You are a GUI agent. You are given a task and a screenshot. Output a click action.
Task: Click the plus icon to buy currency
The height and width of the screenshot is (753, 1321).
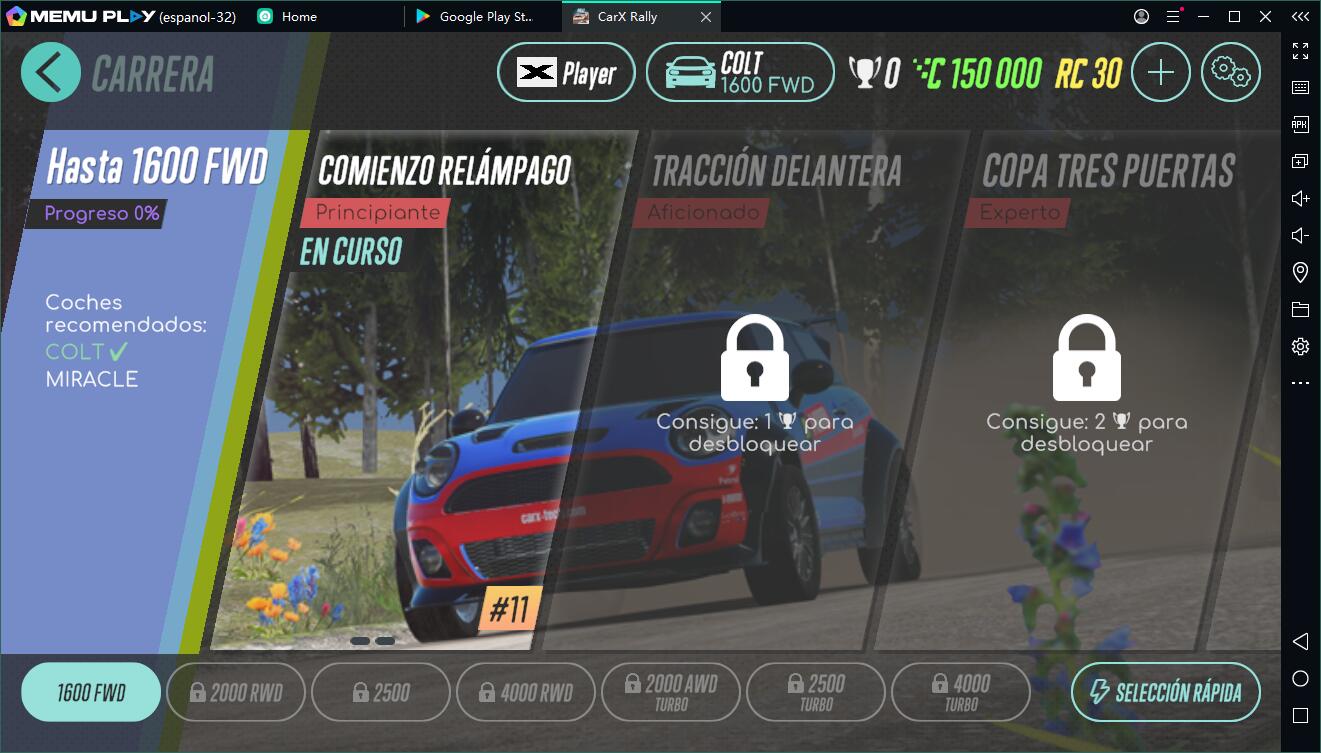tap(1160, 72)
